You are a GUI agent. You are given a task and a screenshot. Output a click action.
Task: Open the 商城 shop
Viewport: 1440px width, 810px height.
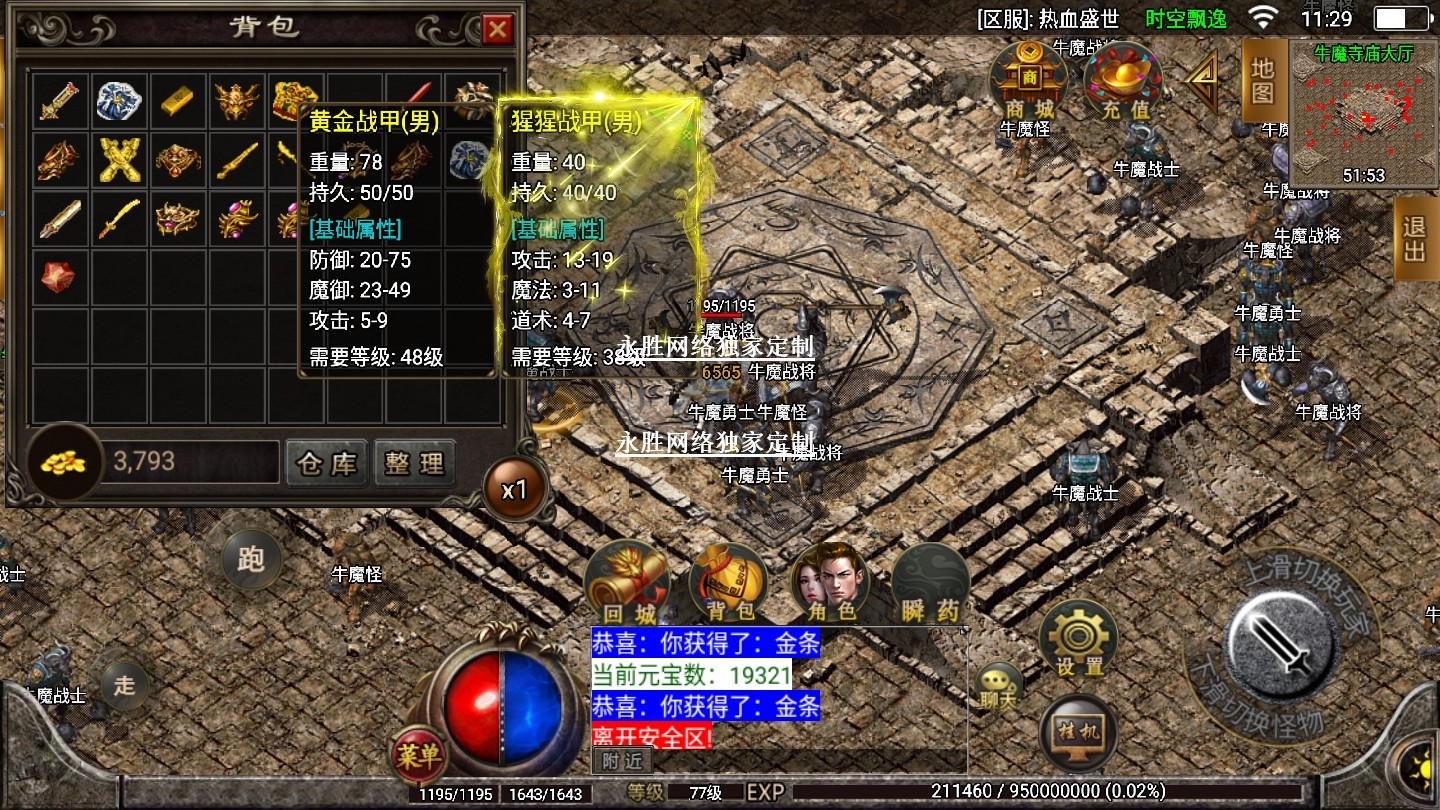pyautogui.click(x=1028, y=80)
